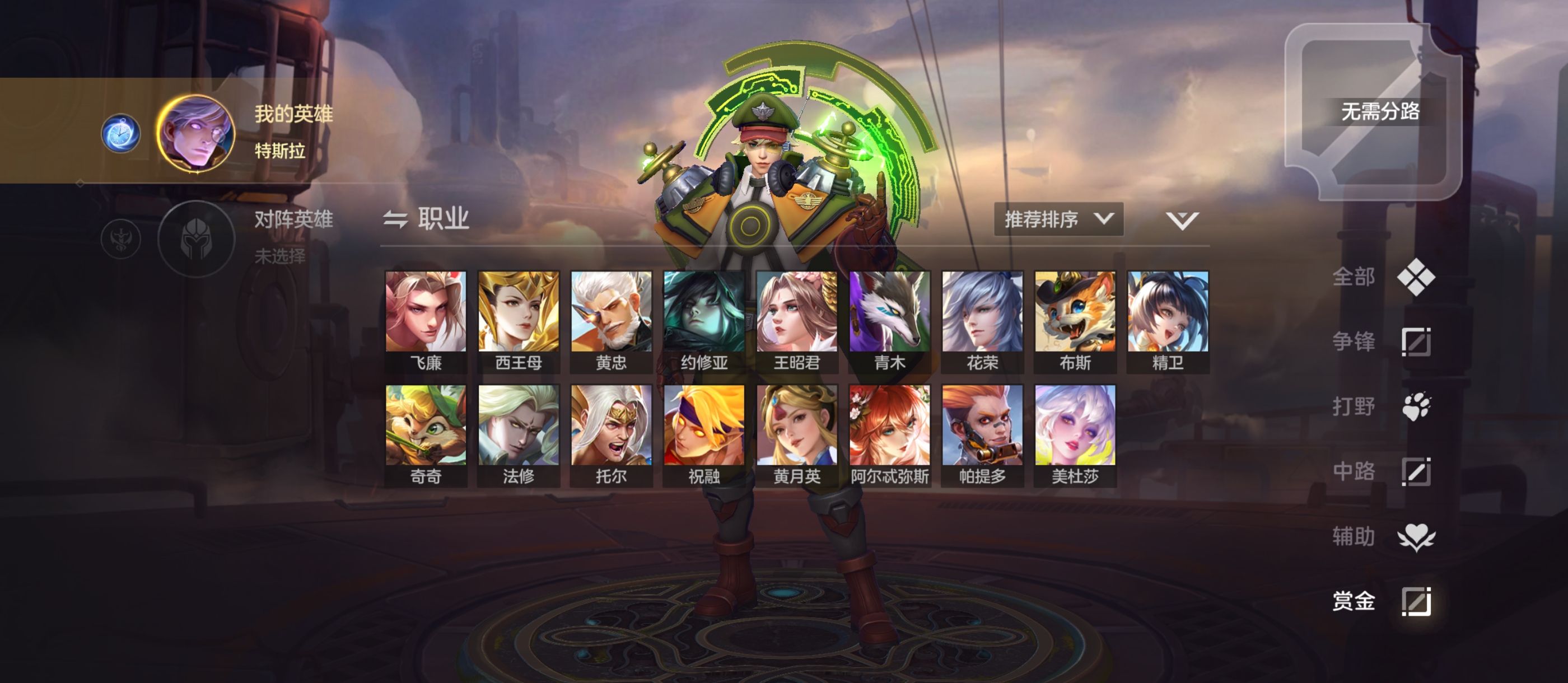Toggle the 职业 class switch button
1568x683 pixels.
point(426,218)
